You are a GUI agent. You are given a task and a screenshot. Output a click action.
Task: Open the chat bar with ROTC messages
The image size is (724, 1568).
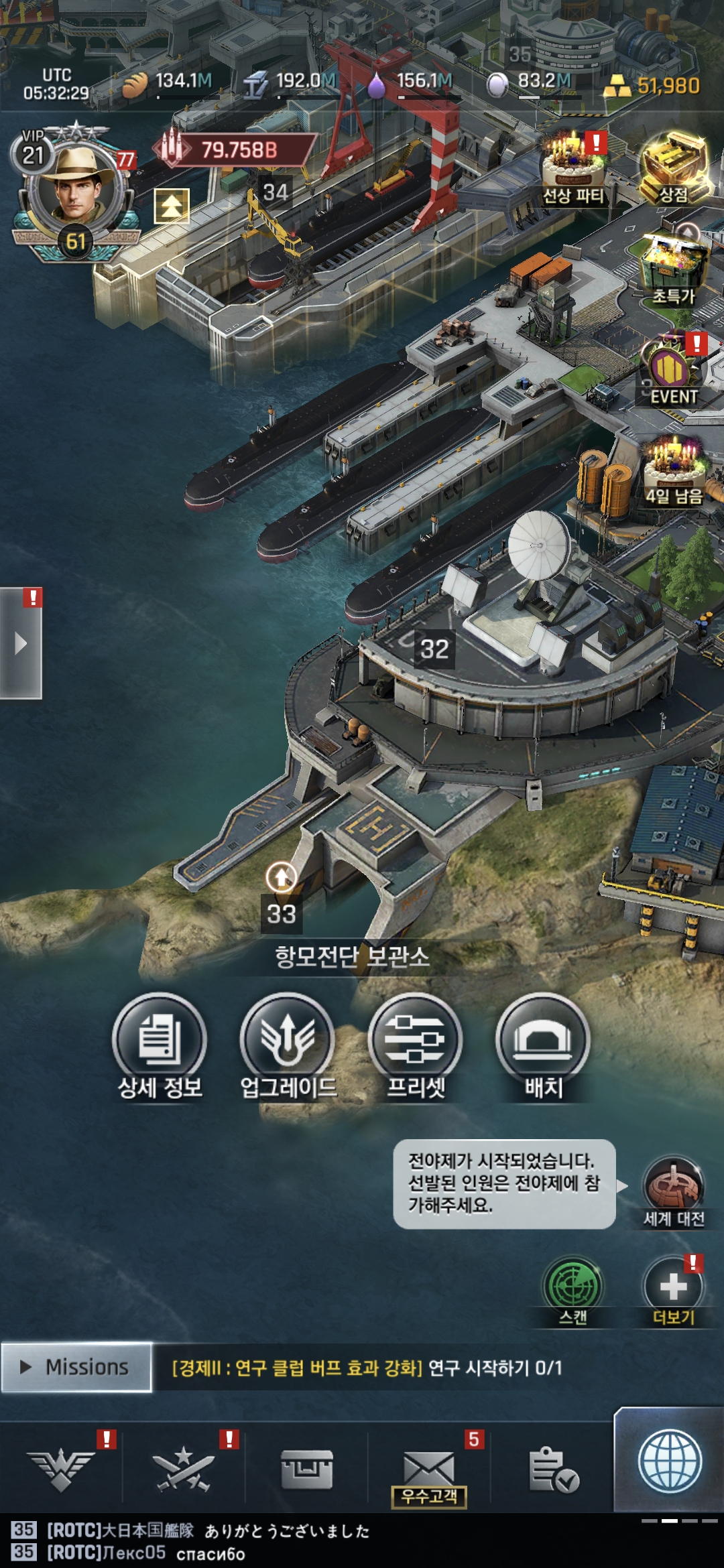pos(268,1542)
